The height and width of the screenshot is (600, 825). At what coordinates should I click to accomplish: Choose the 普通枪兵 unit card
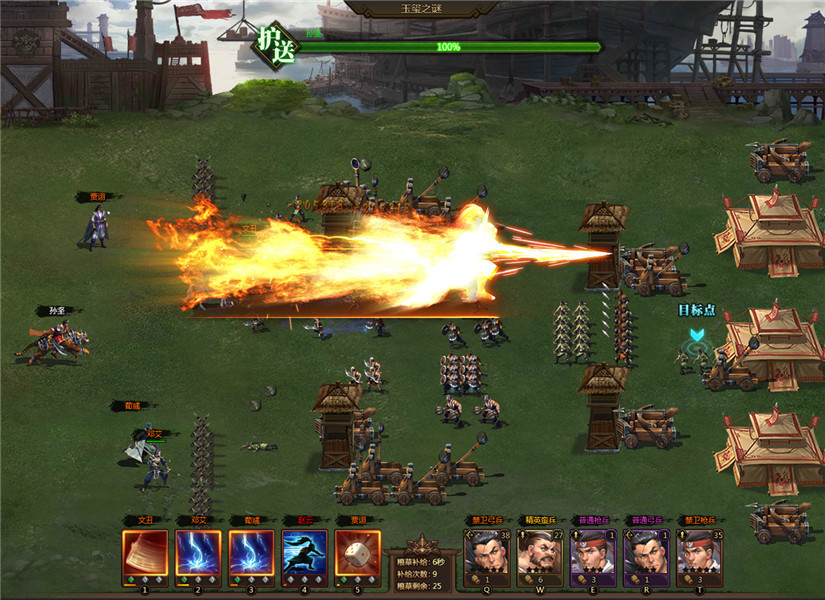pos(593,554)
